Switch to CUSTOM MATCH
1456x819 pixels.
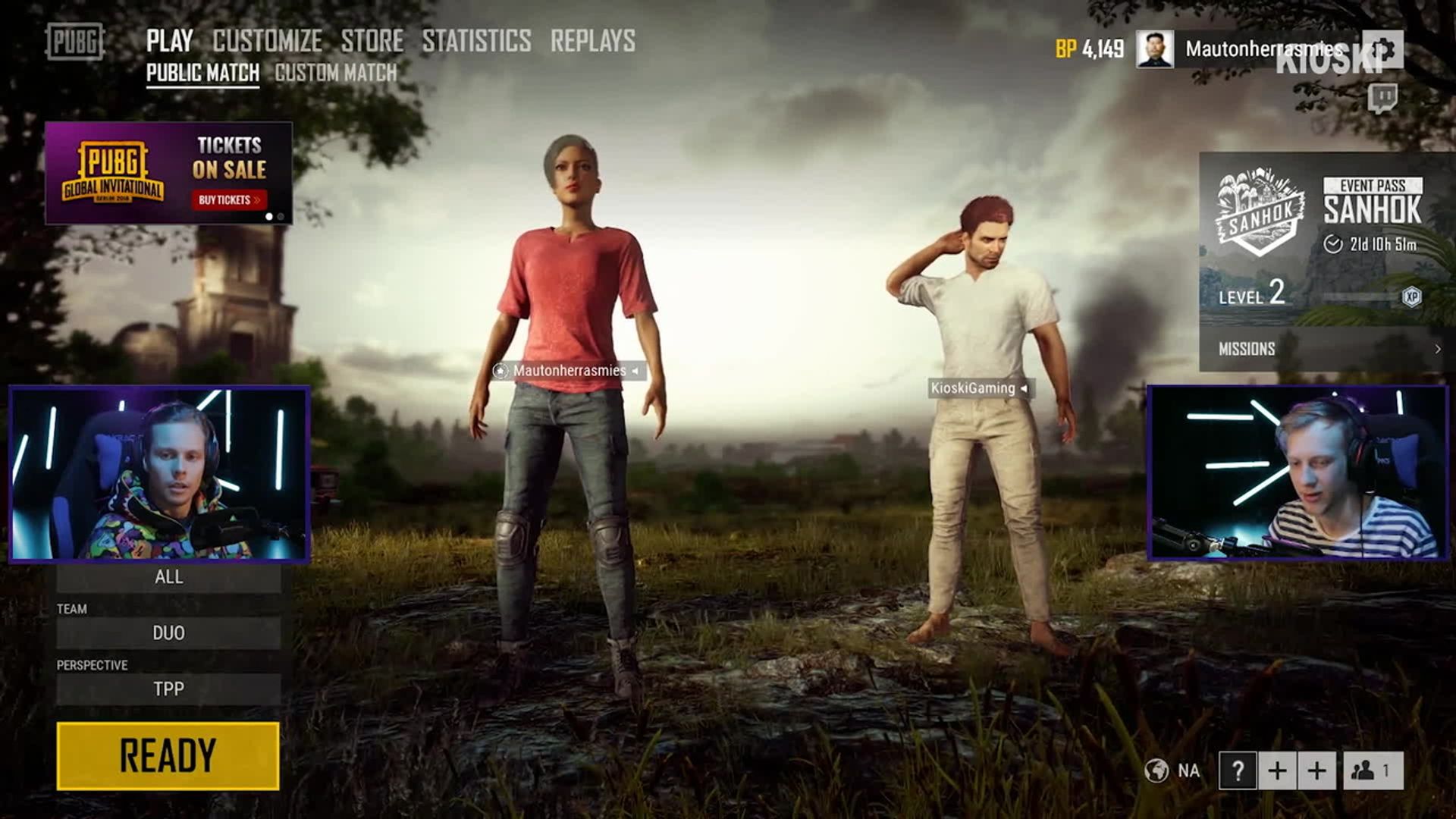point(335,73)
